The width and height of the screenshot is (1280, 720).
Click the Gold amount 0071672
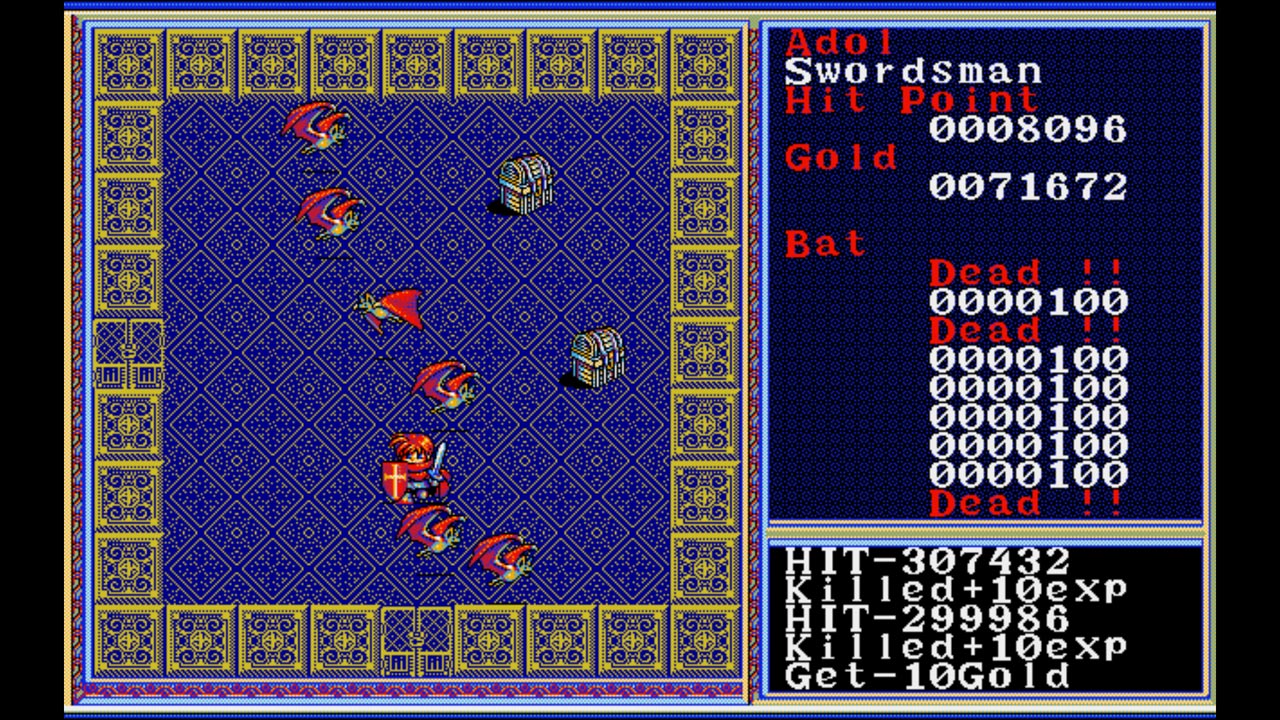(x=1027, y=185)
